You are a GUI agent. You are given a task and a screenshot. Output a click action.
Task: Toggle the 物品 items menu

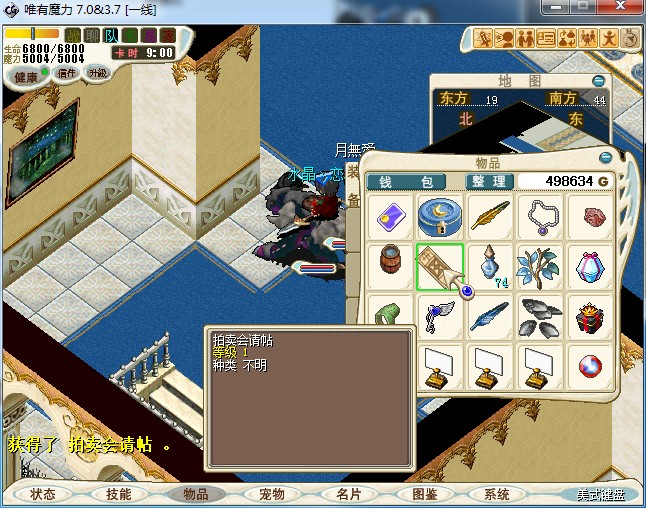coord(195,494)
